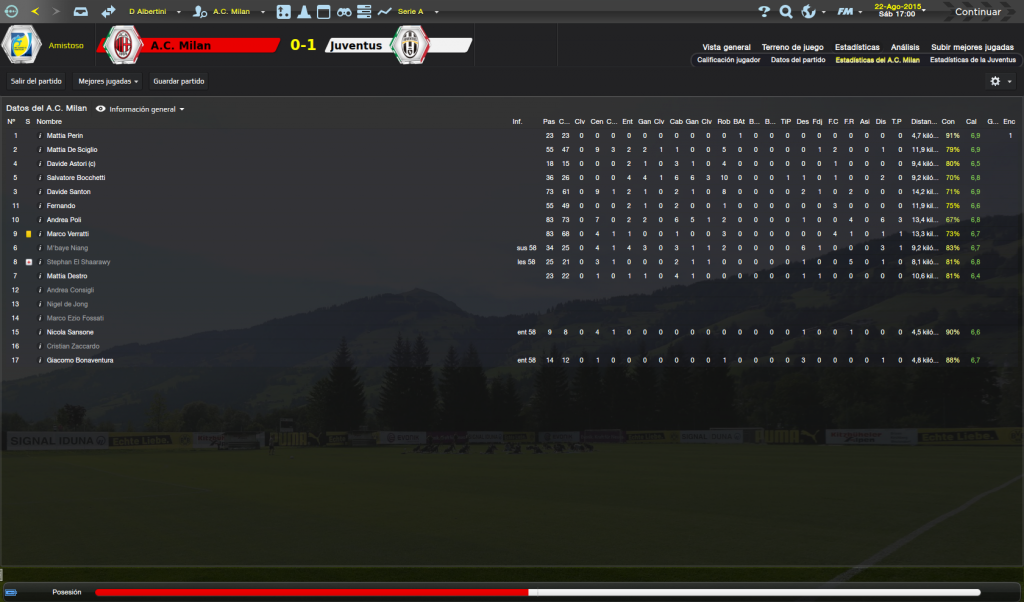The height and width of the screenshot is (602, 1024).
Task: Switch to the Vista general tab
Action: tap(726, 47)
